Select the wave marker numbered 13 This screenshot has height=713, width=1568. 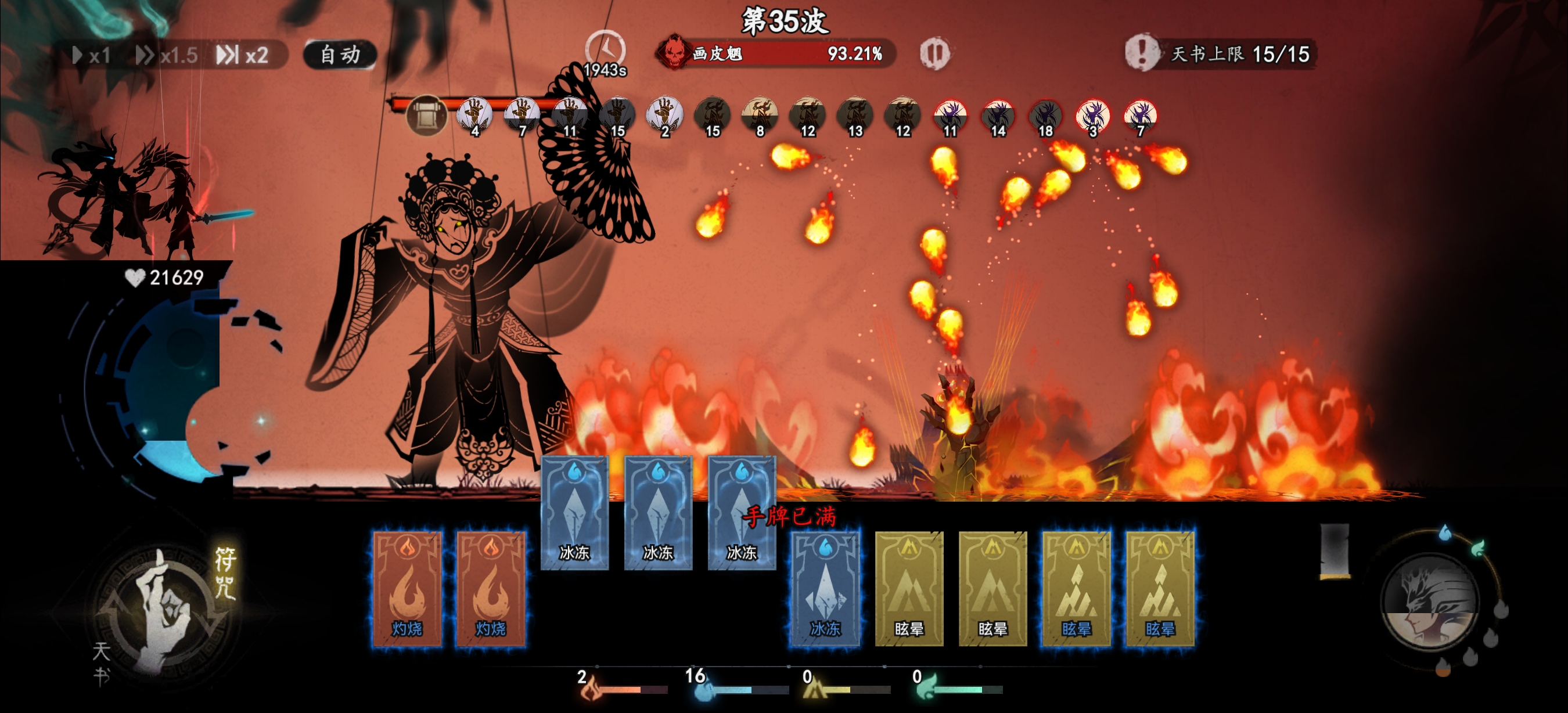tap(855, 117)
